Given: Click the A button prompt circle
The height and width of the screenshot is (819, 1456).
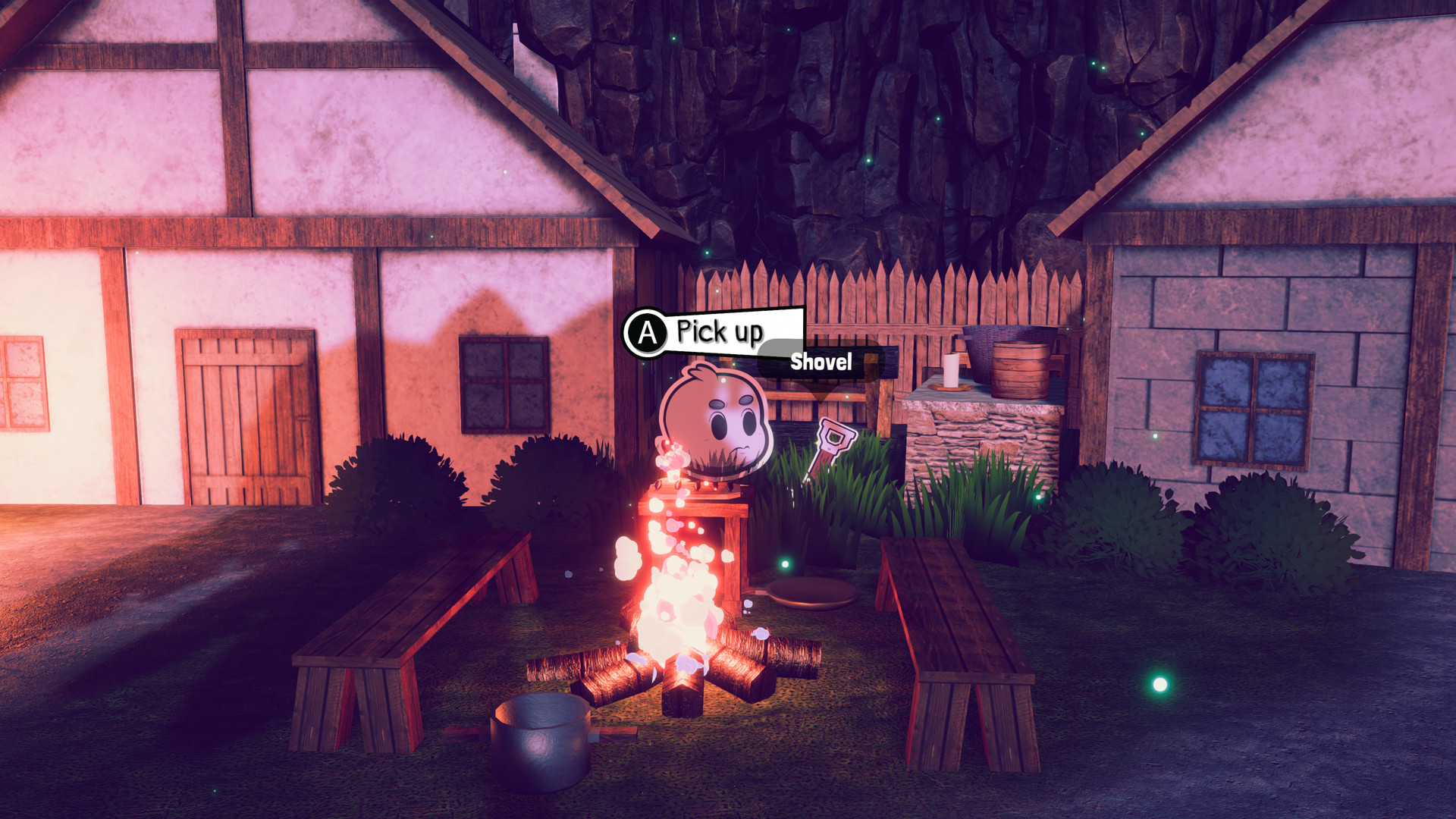Looking at the screenshot, I should coord(646,331).
